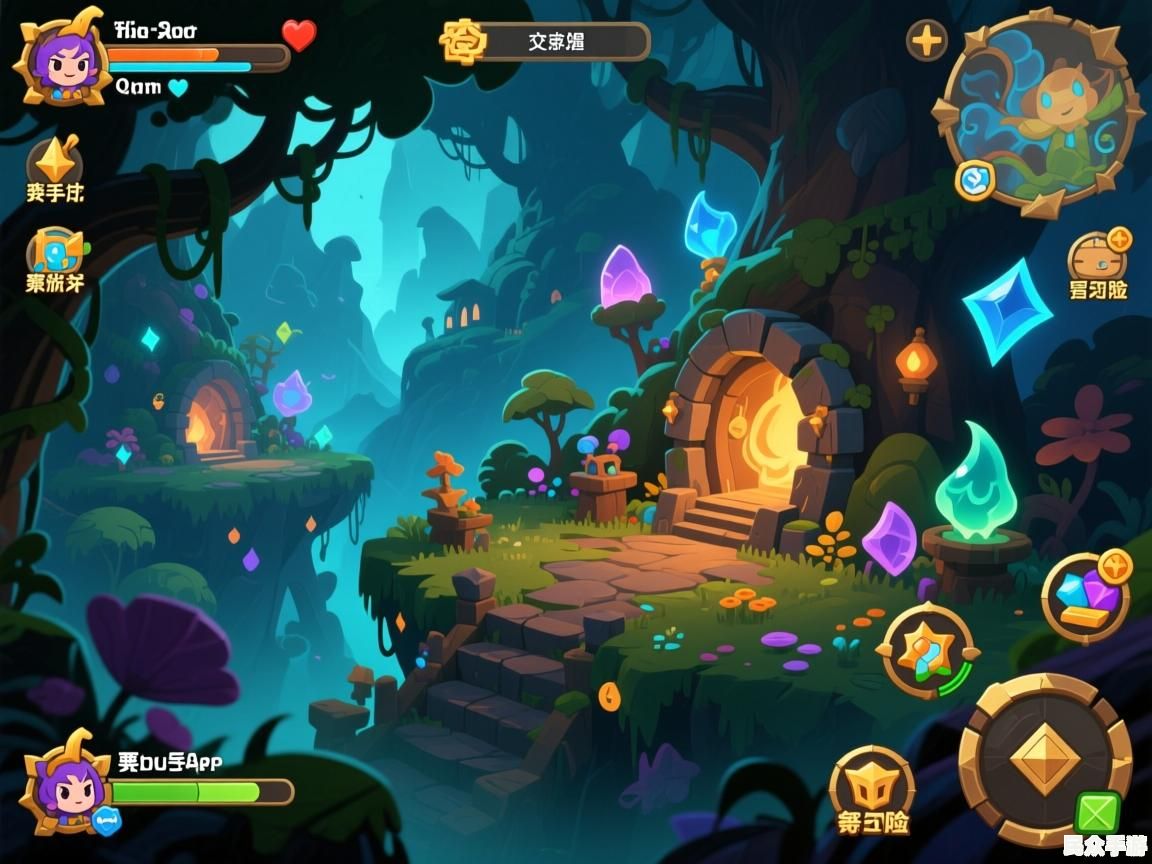Open the purple-haired hero portrait at top

point(58,57)
